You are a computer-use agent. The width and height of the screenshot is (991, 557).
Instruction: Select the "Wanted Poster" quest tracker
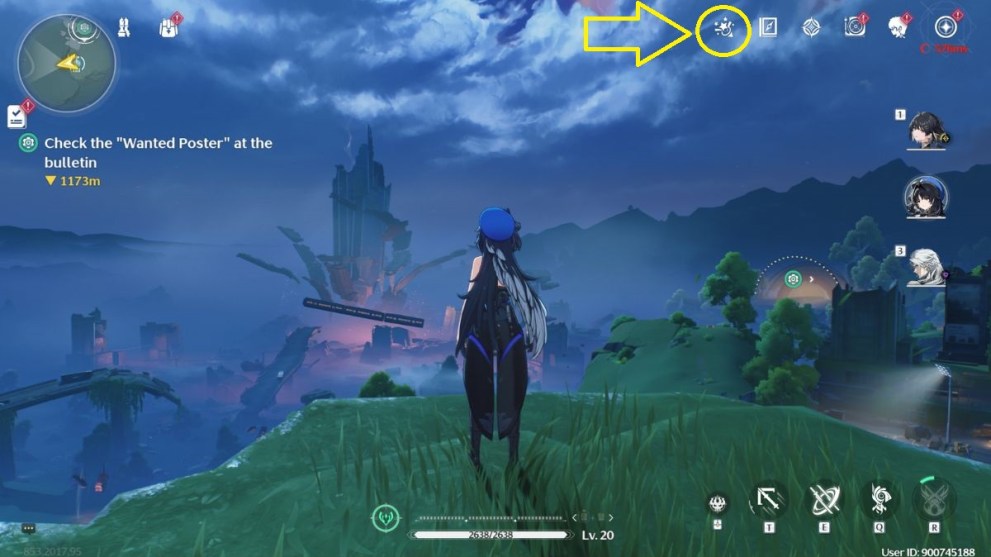click(x=150, y=151)
